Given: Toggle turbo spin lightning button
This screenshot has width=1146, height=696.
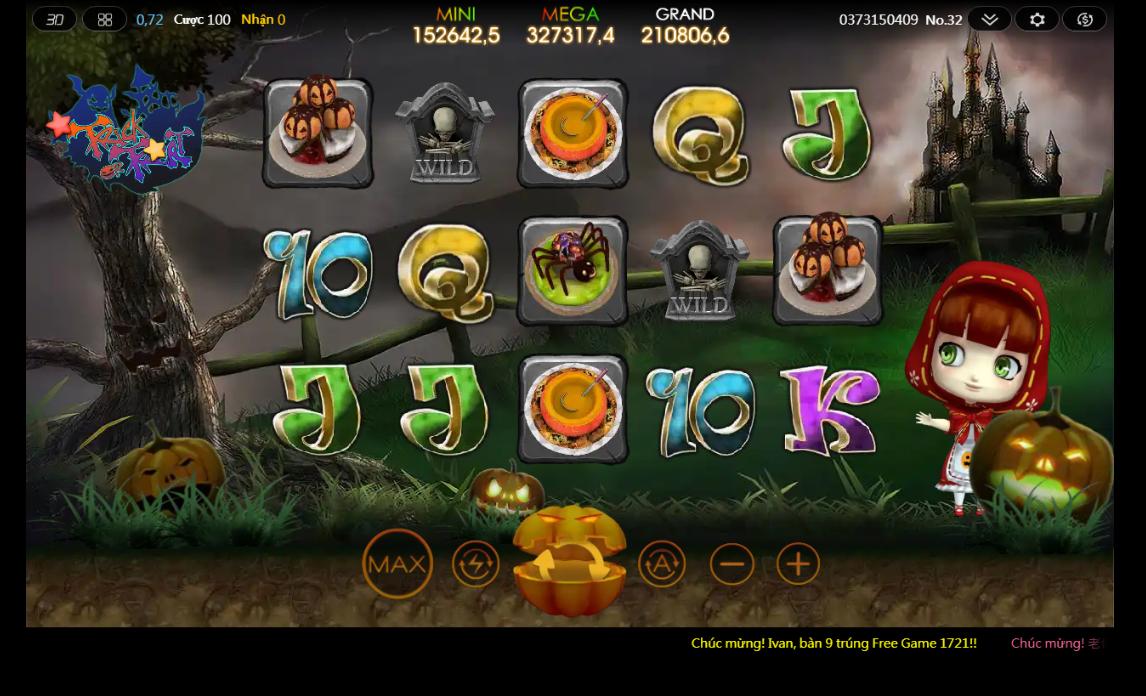Looking at the screenshot, I should tap(475, 565).
